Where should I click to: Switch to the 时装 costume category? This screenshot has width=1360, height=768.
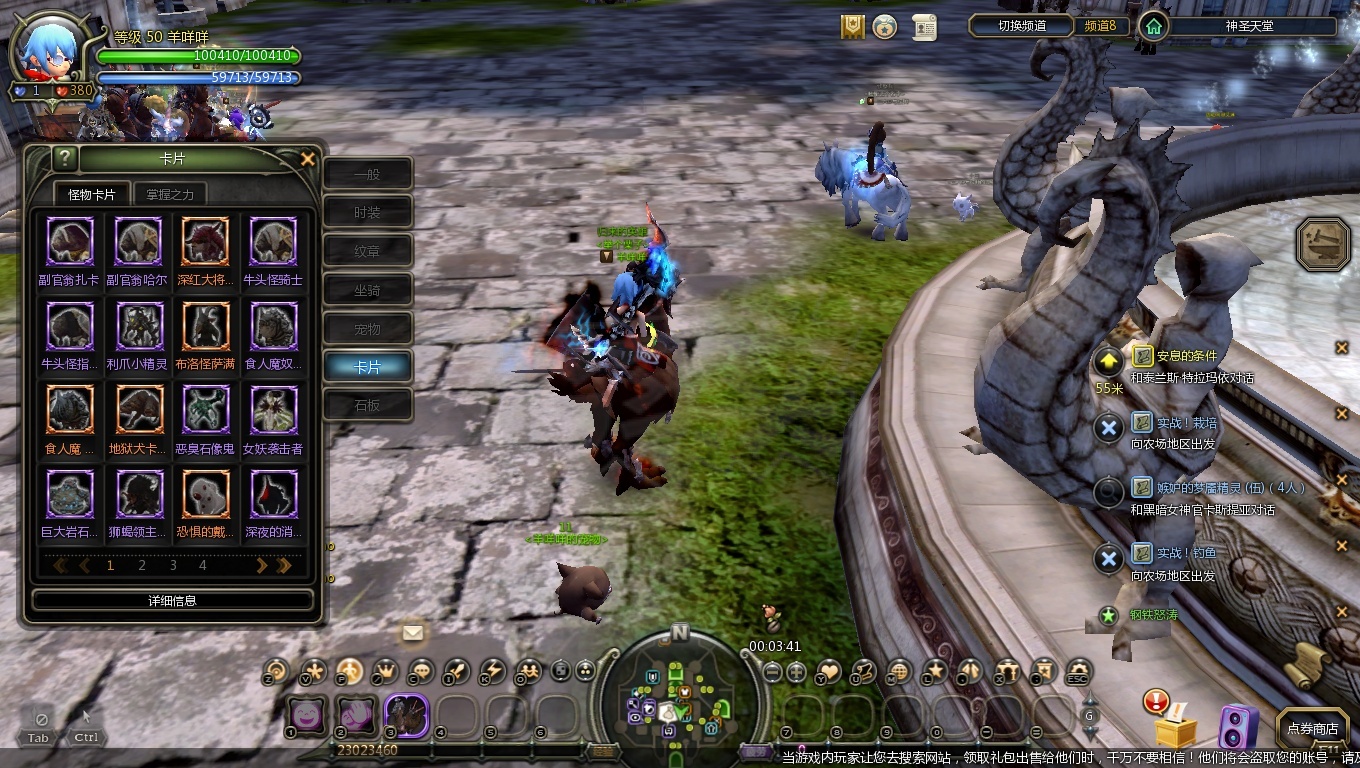tap(367, 213)
